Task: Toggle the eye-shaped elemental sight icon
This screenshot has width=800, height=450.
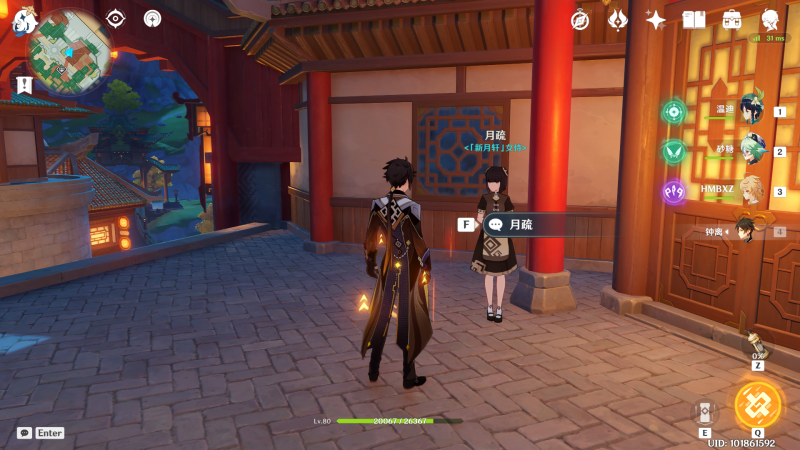Action: pyautogui.click(x=116, y=18)
